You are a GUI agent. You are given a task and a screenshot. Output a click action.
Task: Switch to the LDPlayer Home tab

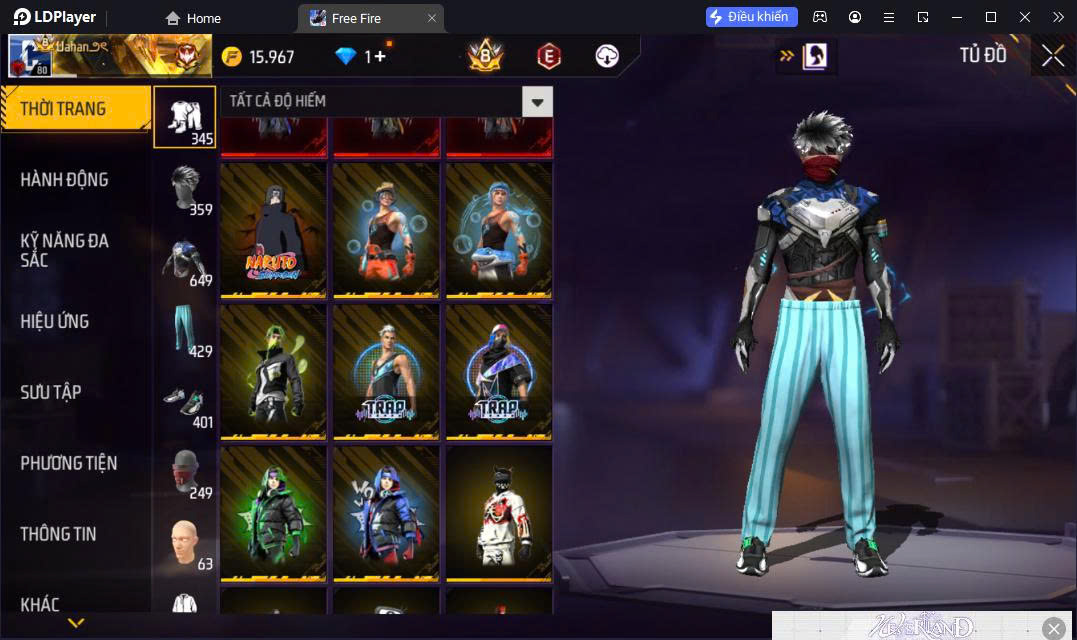coord(193,18)
